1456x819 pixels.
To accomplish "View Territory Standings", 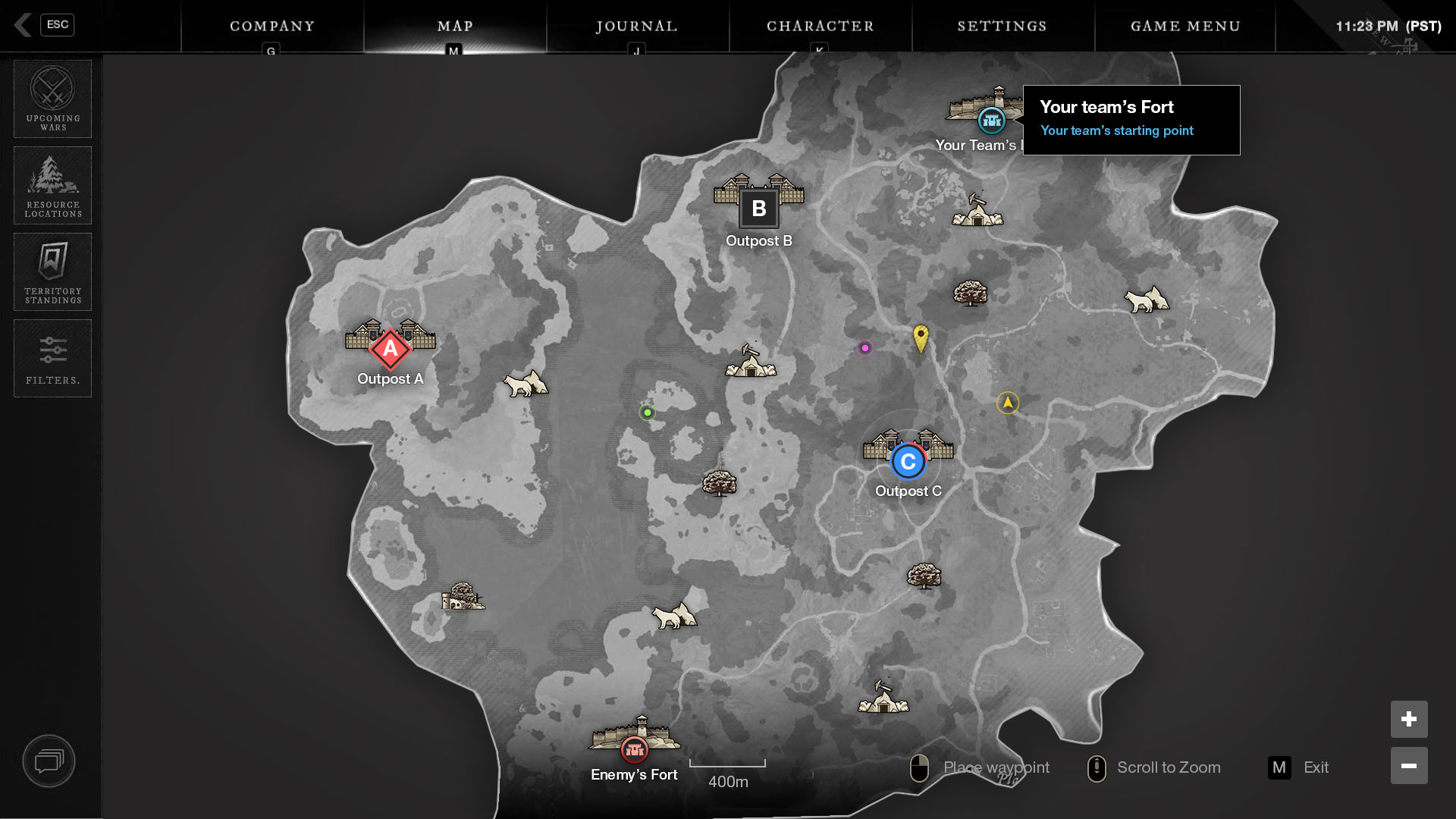I will (x=53, y=271).
